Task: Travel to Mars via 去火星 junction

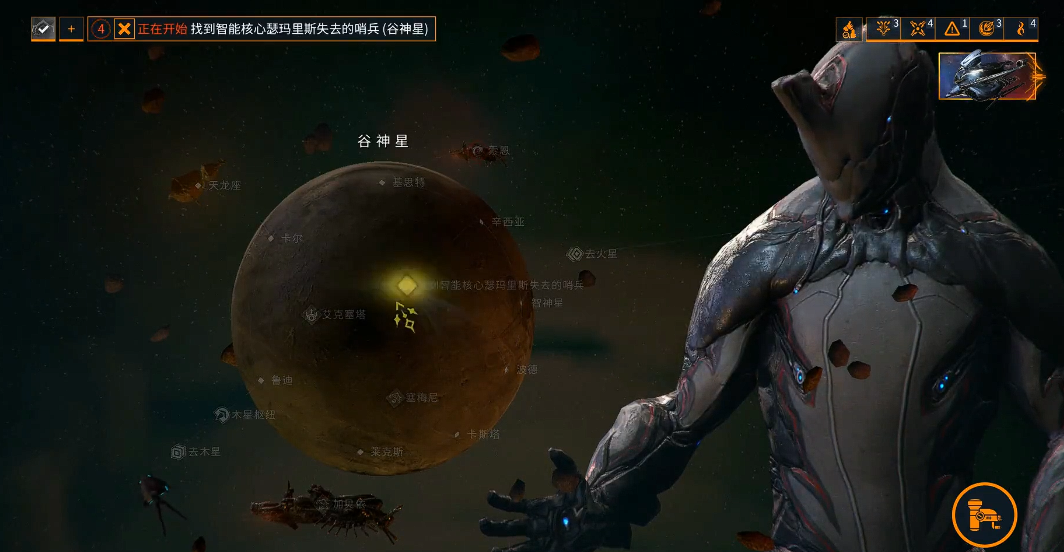Action: 575,254
